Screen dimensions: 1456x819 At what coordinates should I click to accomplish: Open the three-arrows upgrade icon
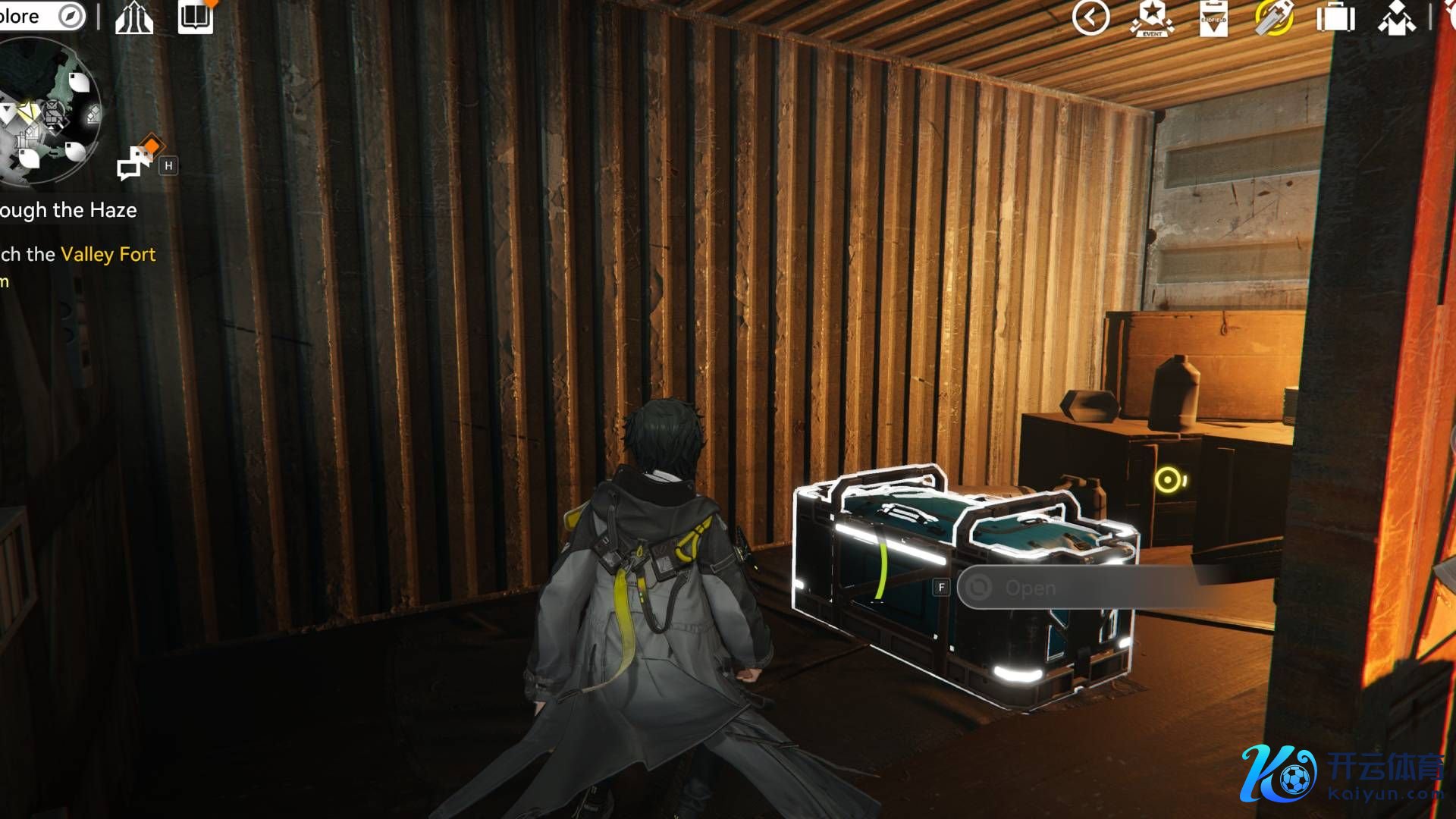pyautogui.click(x=134, y=18)
